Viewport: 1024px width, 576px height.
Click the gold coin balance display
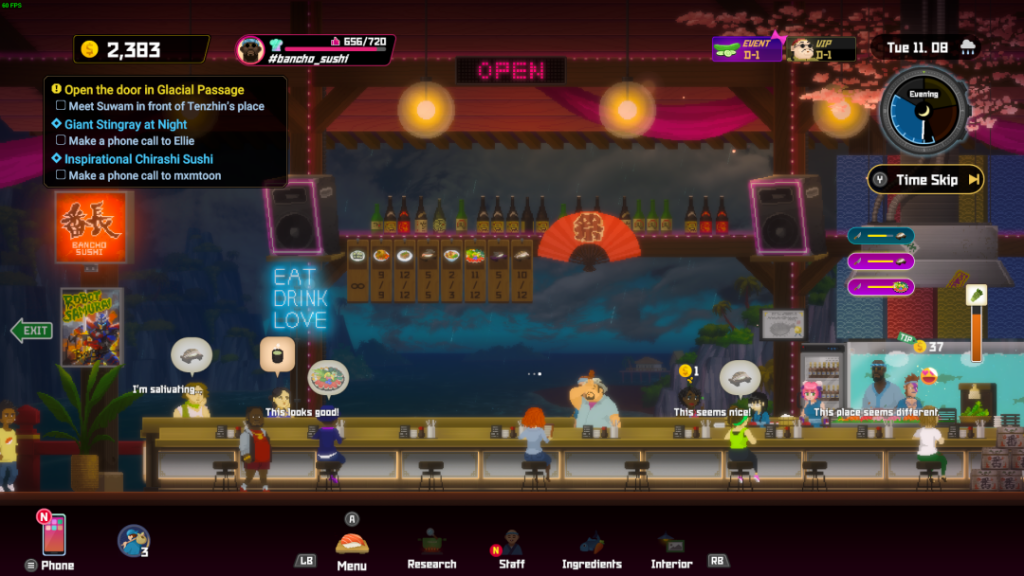point(140,49)
